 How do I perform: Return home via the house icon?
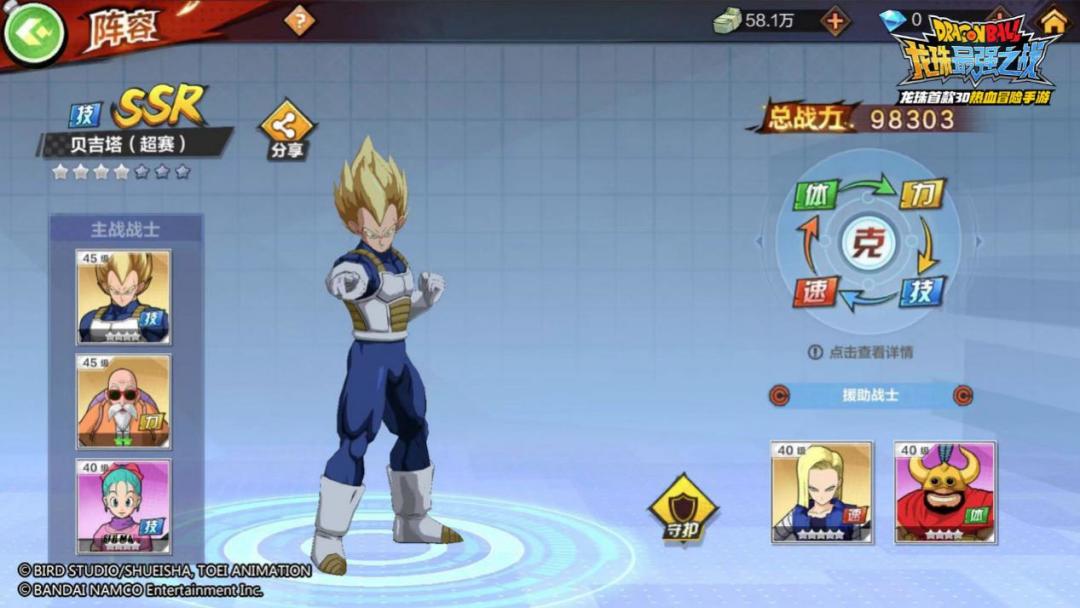(1053, 20)
